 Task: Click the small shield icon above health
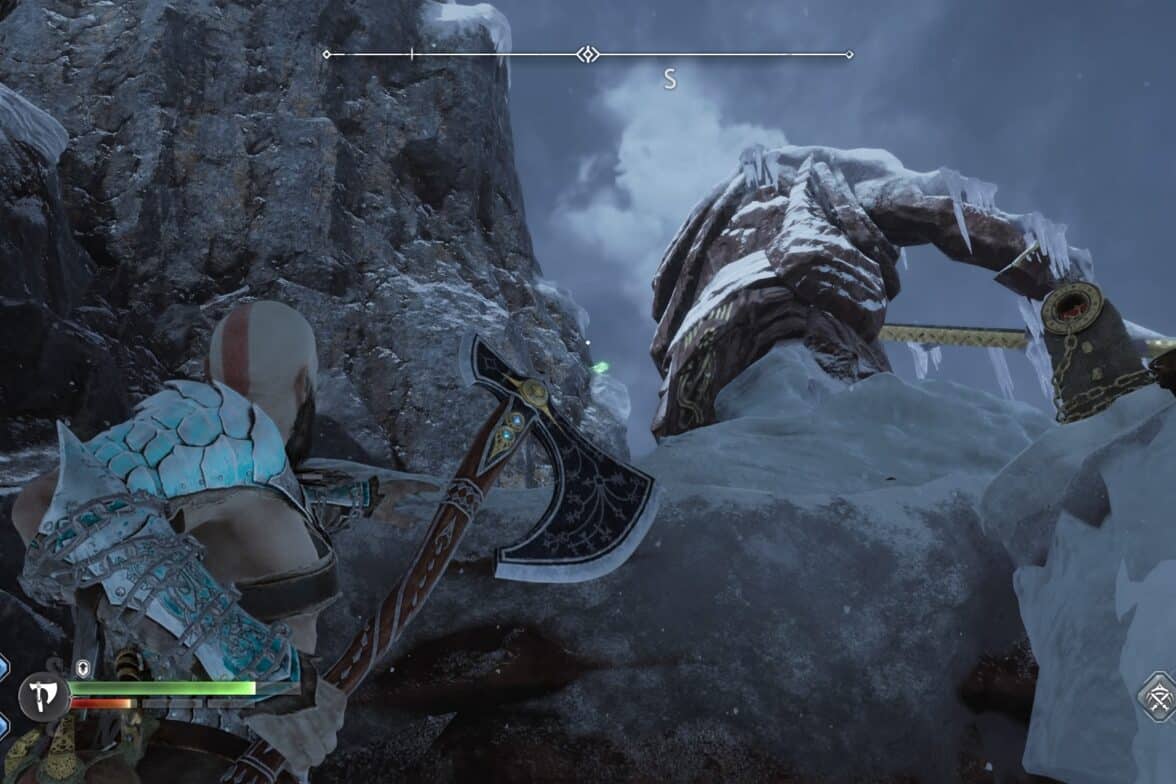pyautogui.click(x=83, y=668)
